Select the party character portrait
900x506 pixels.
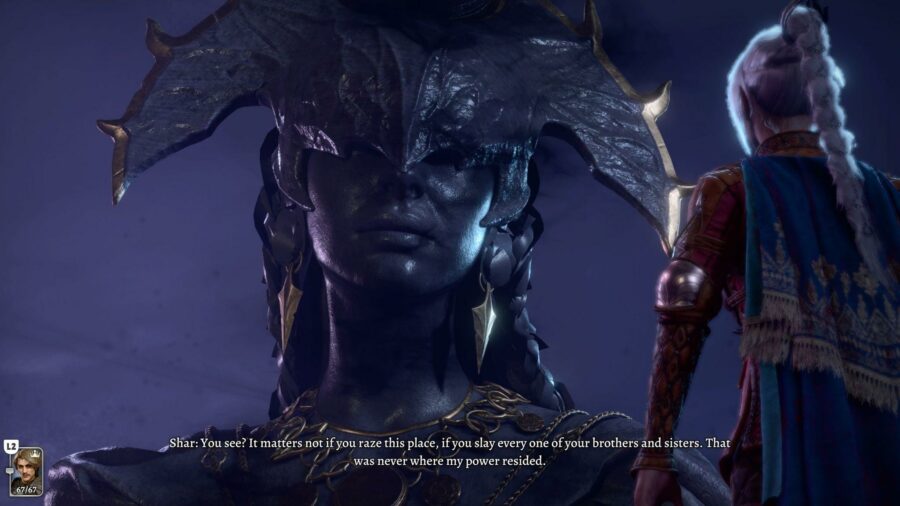[27, 471]
